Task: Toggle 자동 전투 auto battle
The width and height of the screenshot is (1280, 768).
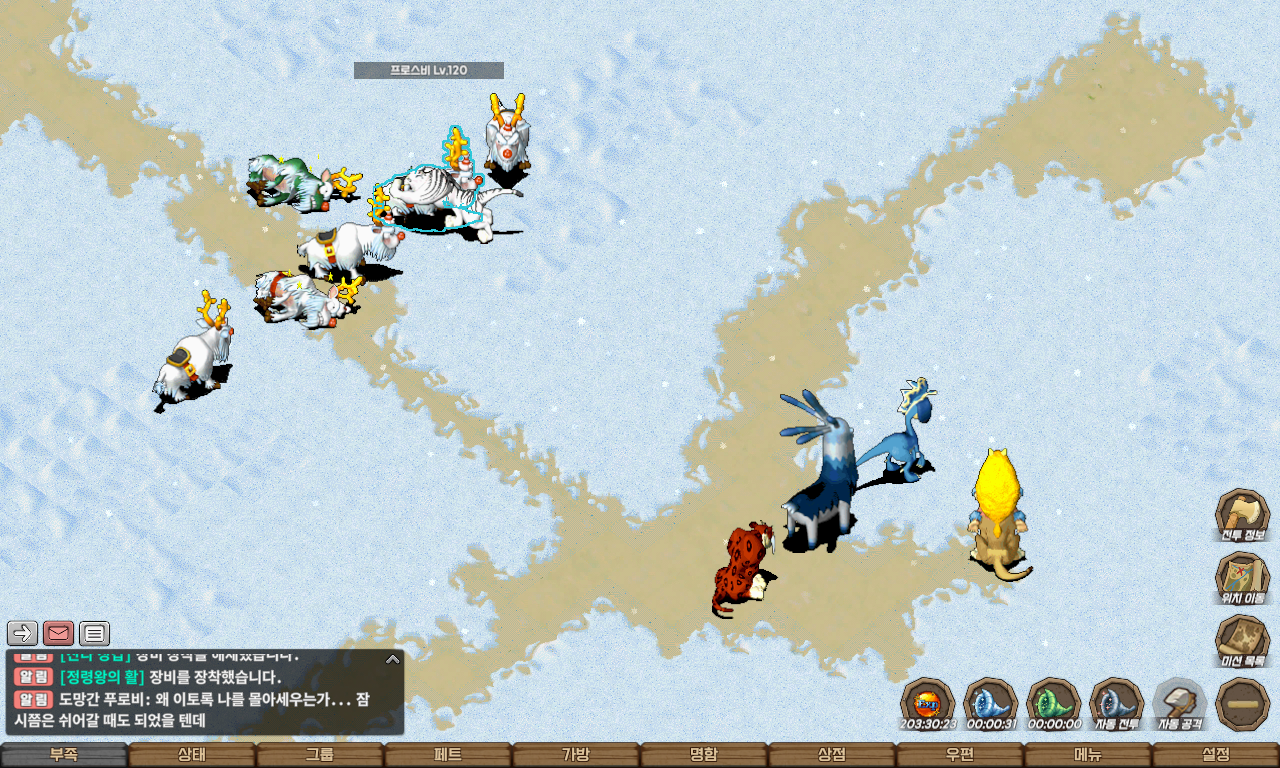Action: coord(1116,703)
